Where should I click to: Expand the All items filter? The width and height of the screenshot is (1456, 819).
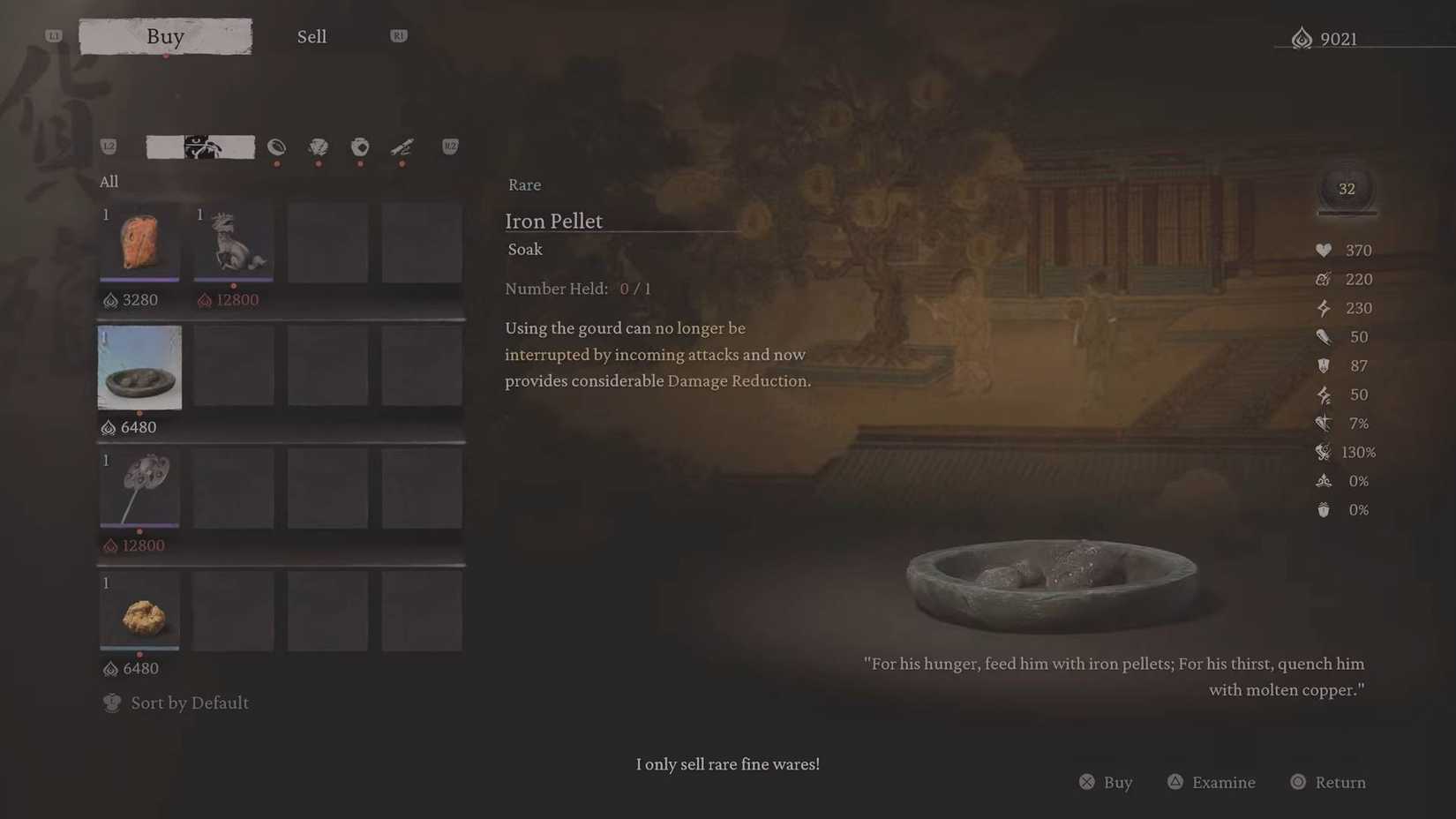pos(109,182)
